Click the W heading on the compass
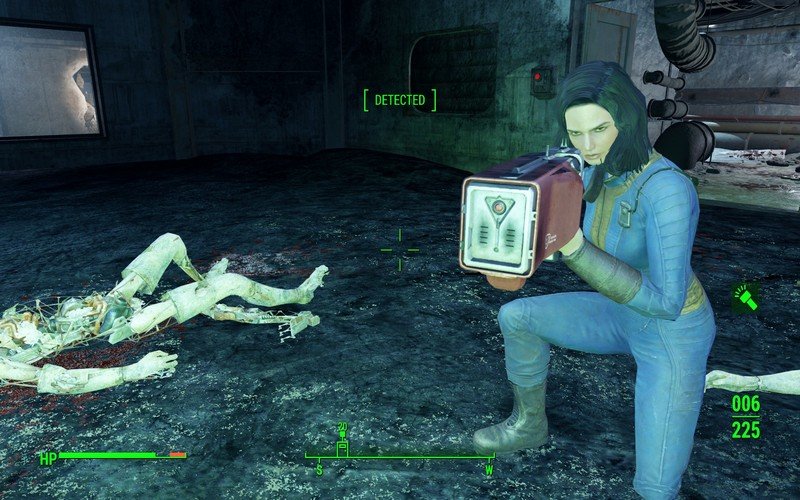This screenshot has width=800, height=500. pyautogui.click(x=489, y=469)
